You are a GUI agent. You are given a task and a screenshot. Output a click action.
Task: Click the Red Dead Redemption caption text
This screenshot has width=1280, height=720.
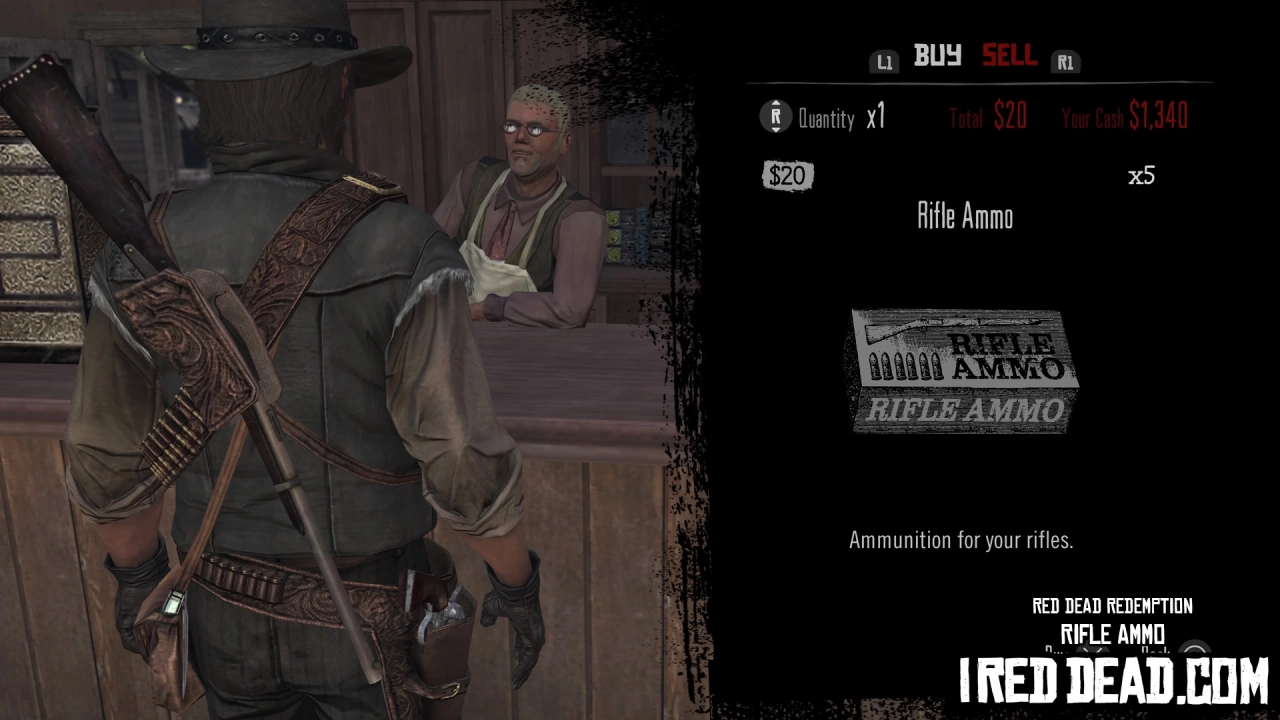click(1112, 605)
